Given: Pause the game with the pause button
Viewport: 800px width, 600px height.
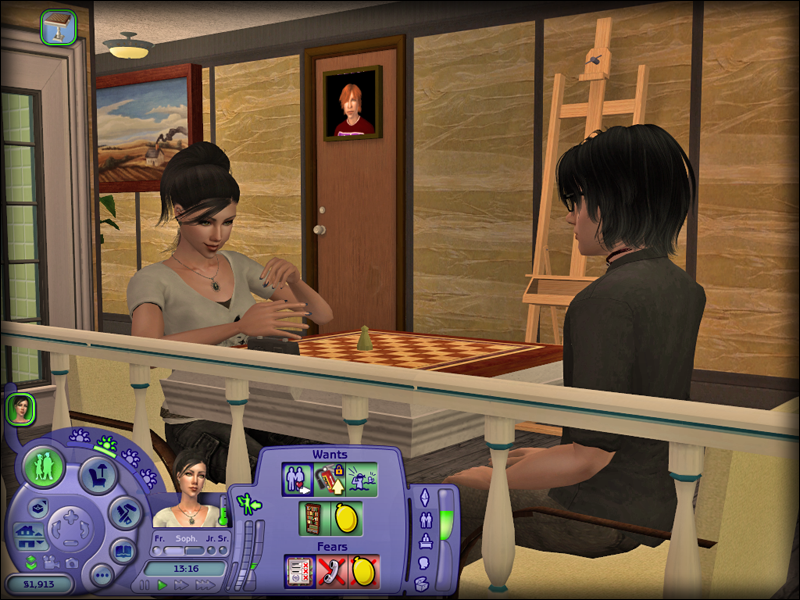Looking at the screenshot, I should point(145,585).
